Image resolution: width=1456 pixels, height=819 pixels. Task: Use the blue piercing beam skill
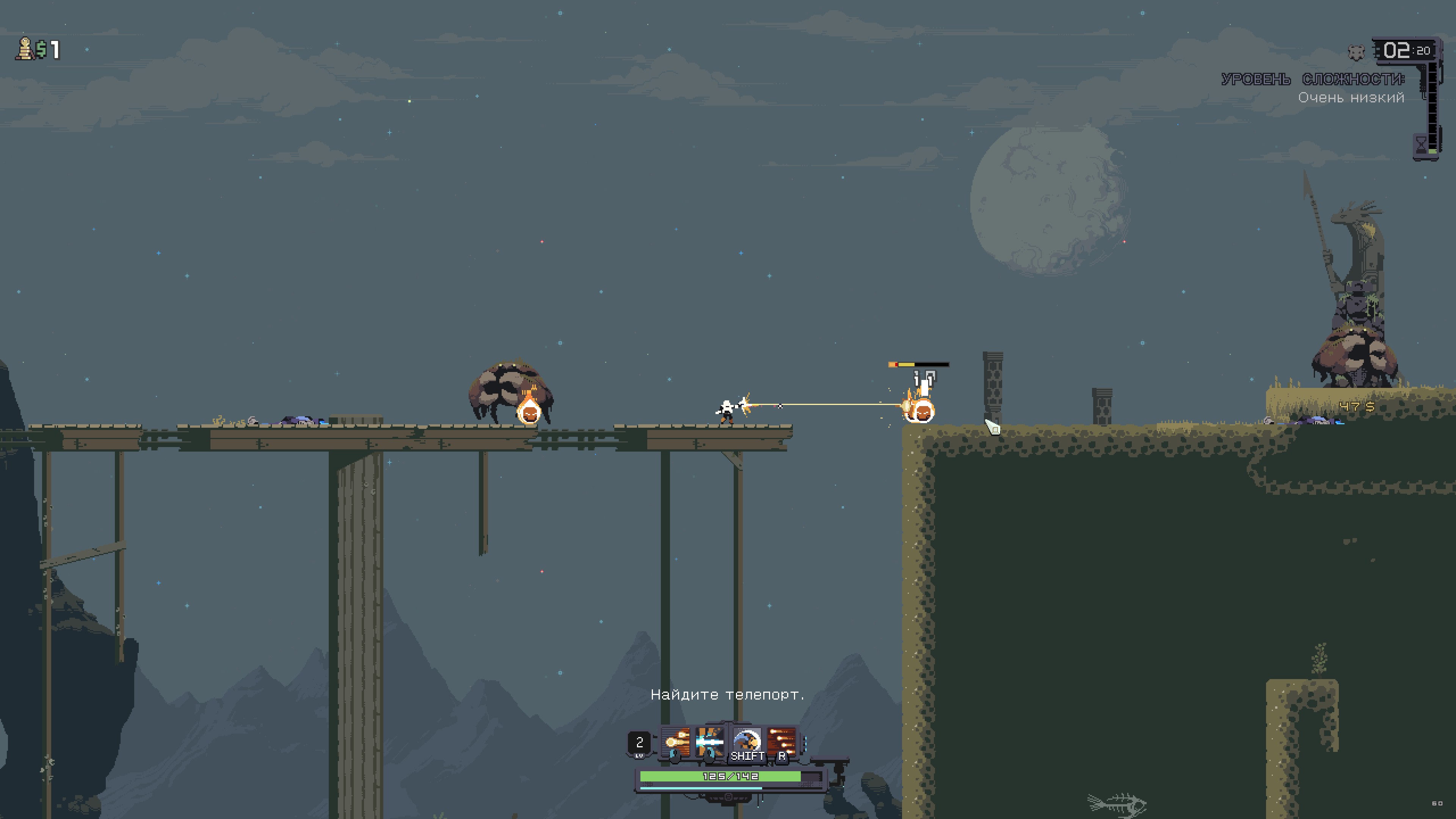pos(710,742)
